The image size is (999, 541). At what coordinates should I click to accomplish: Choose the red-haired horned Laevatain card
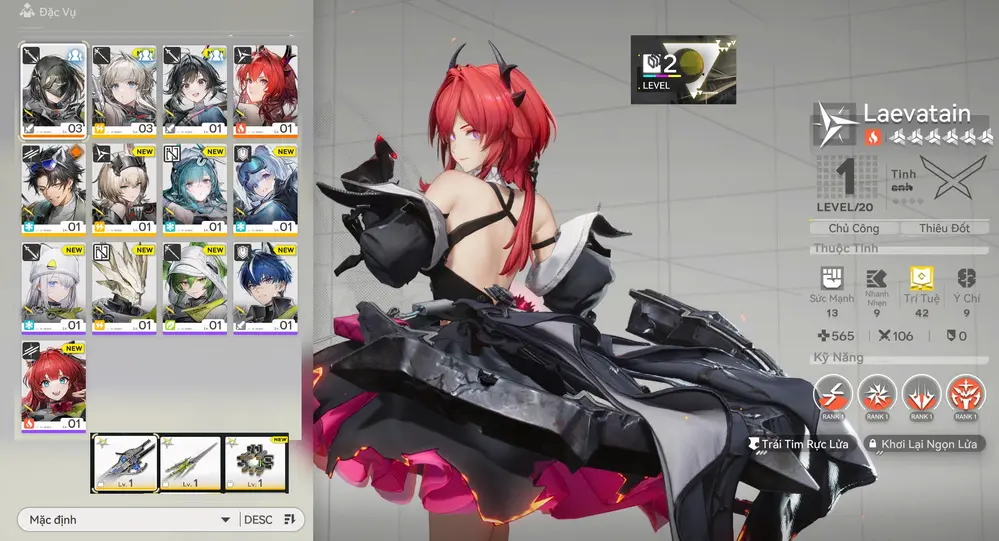click(x=266, y=90)
